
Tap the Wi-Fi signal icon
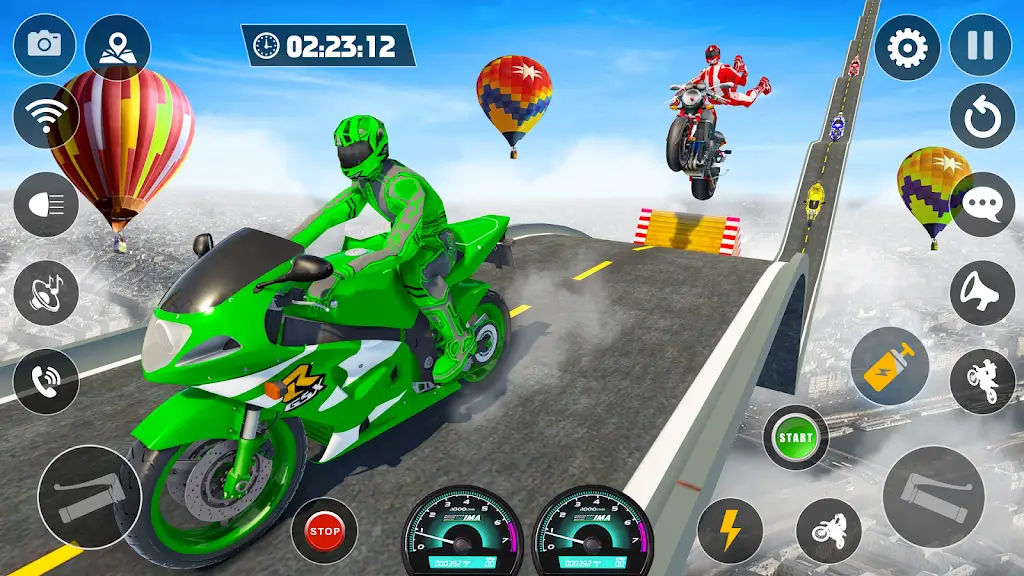45,116
